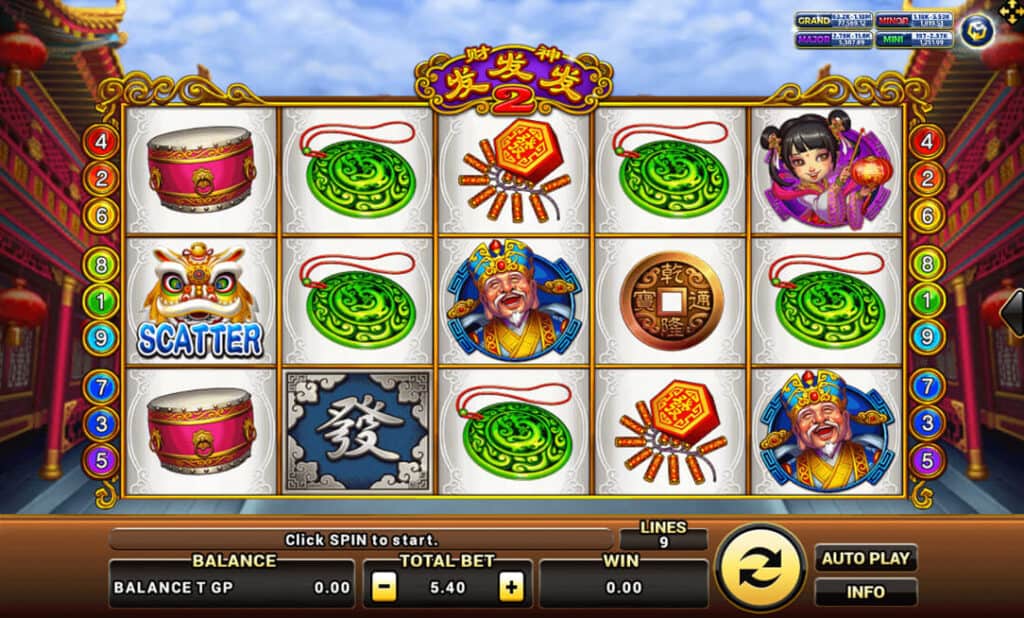Decrease total bet with the minus button
1024x618 pixels.
coord(383,587)
